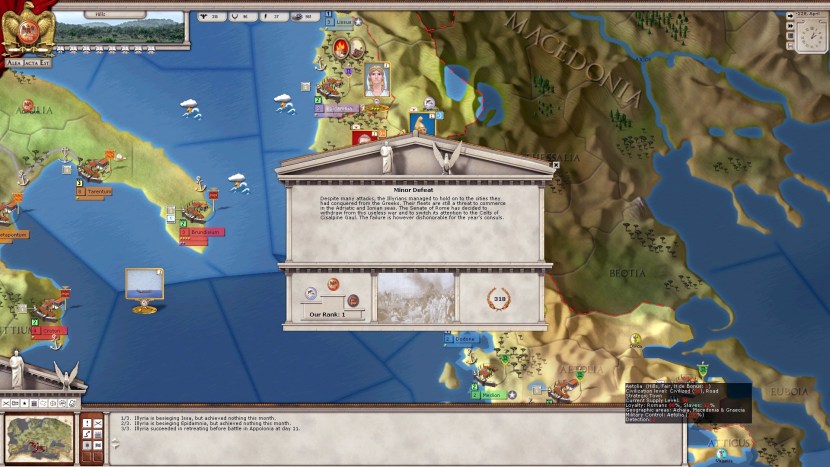
Task: Select the crossed swords message filter
Action: [x=98, y=421]
